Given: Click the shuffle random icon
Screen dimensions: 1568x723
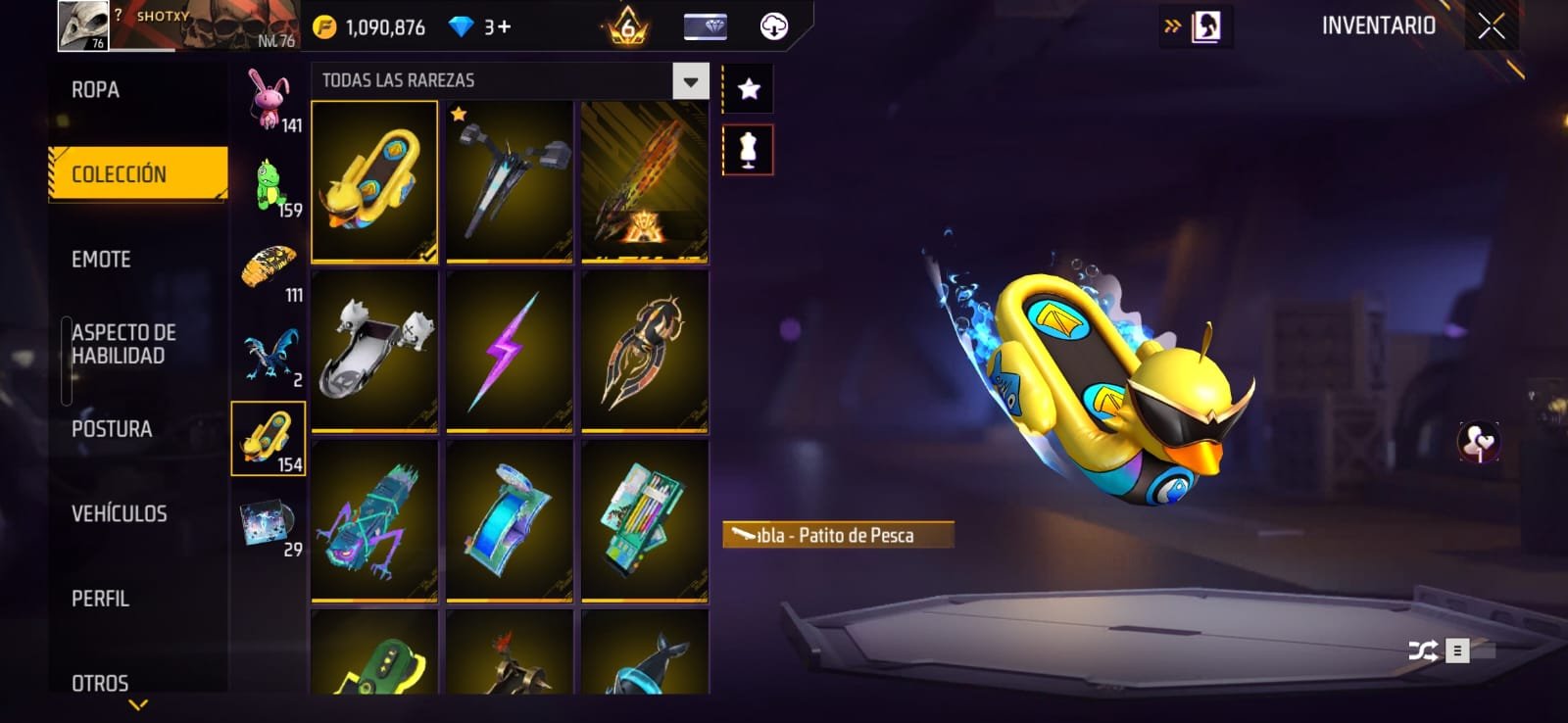Looking at the screenshot, I should (x=1422, y=651).
